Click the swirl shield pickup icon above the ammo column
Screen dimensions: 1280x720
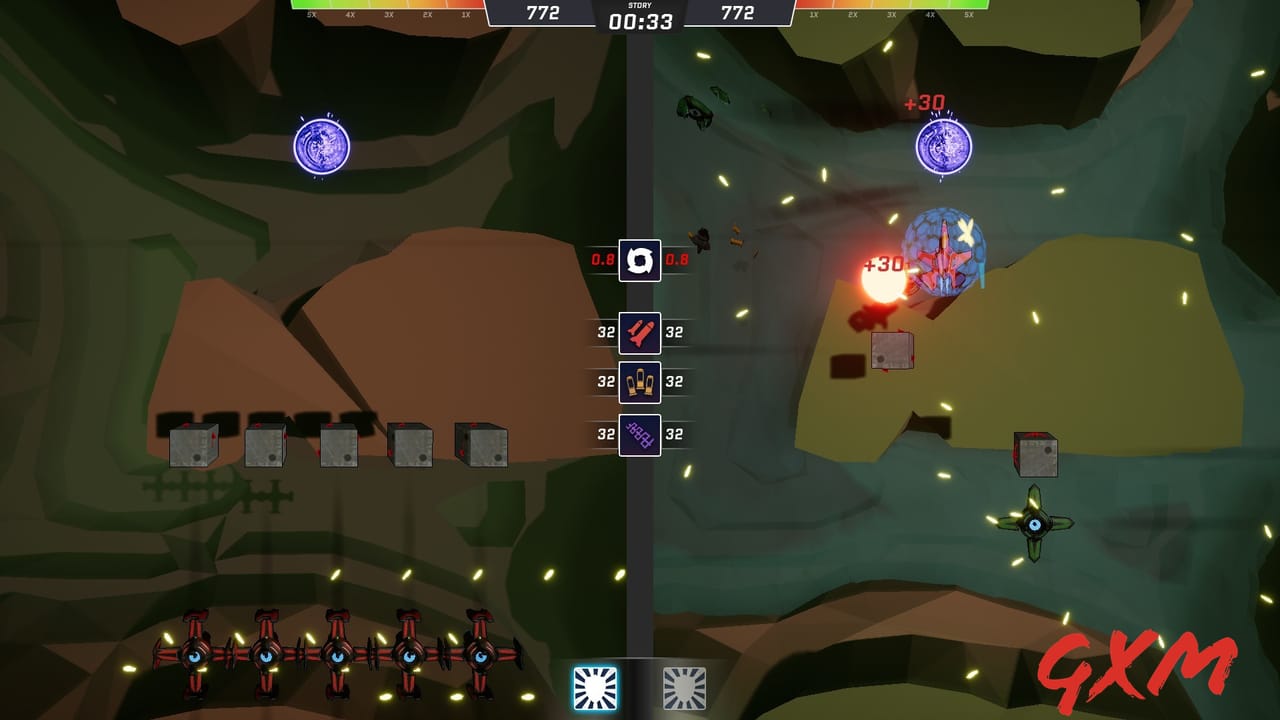(640, 261)
